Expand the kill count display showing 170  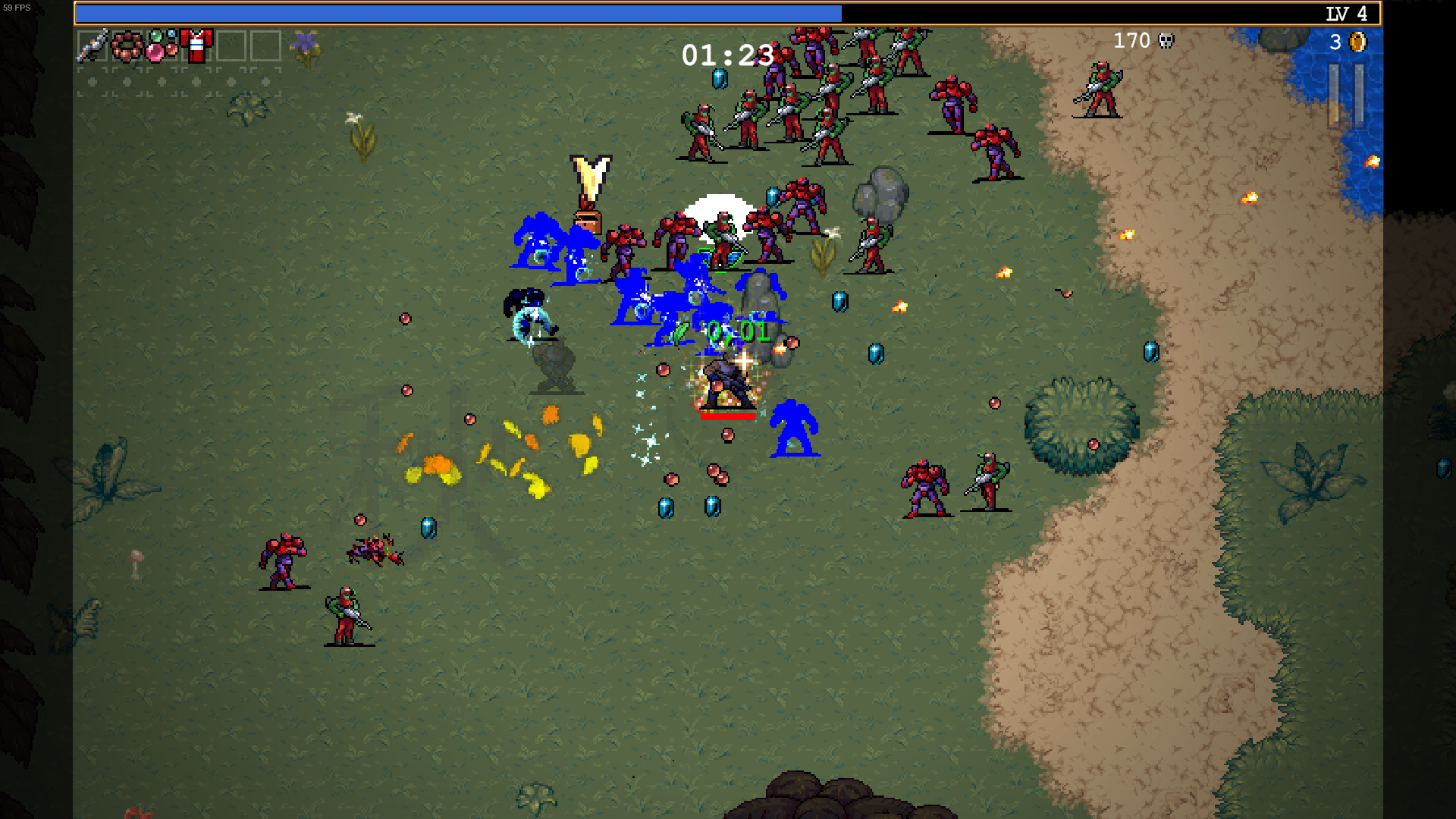(1131, 41)
